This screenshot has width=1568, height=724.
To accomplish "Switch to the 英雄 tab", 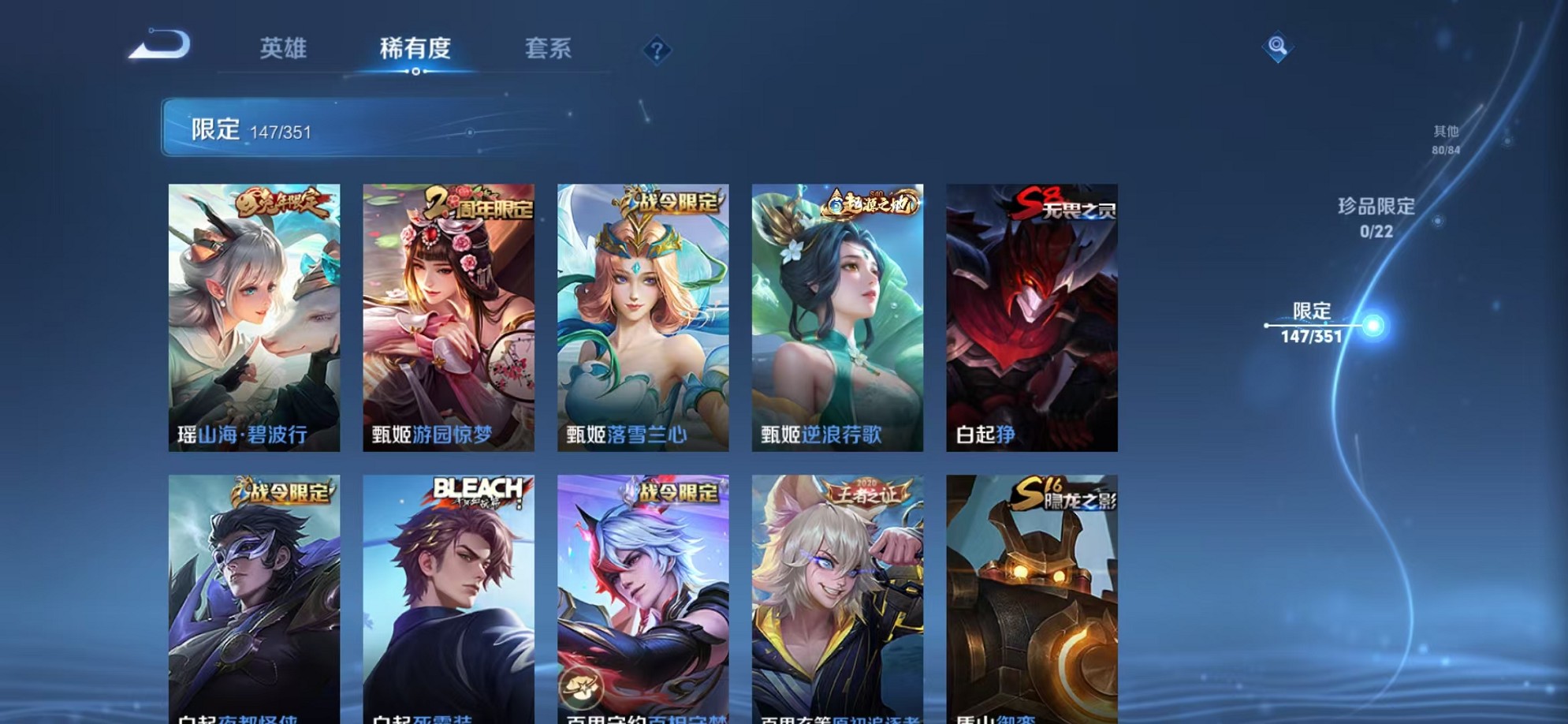I will [283, 49].
